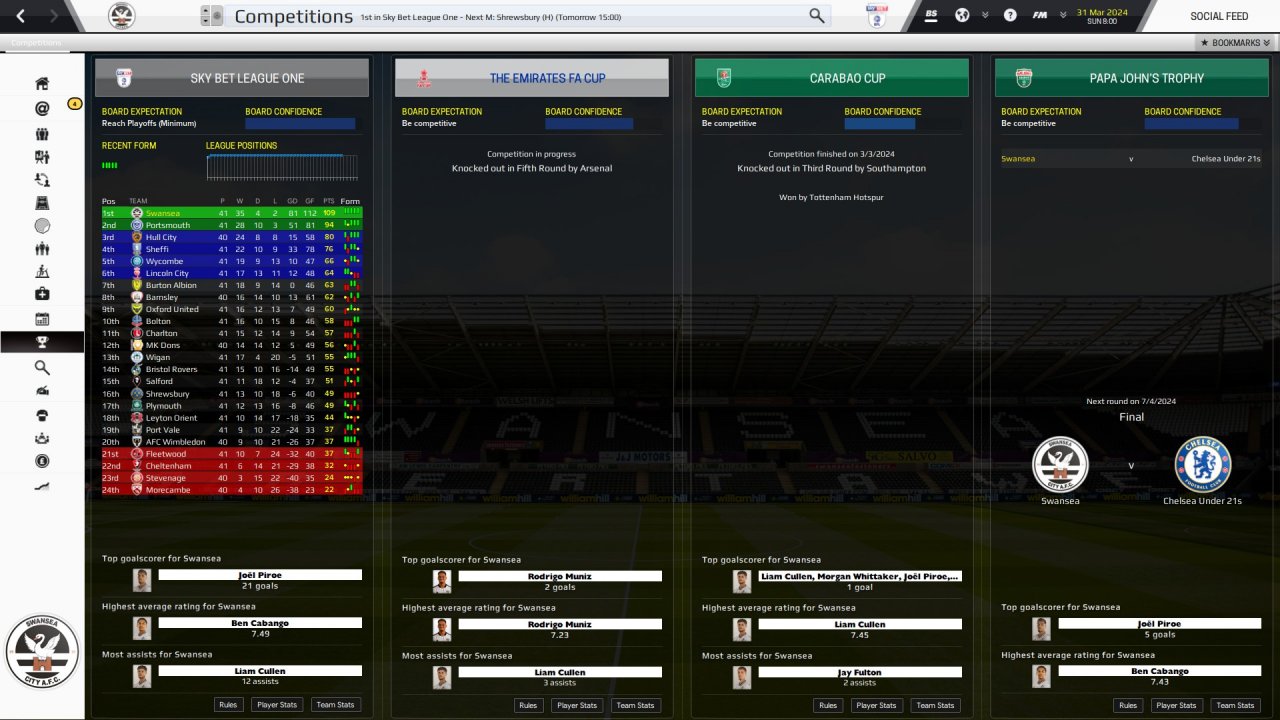Open the search magnifier in the top bar

click(817, 16)
